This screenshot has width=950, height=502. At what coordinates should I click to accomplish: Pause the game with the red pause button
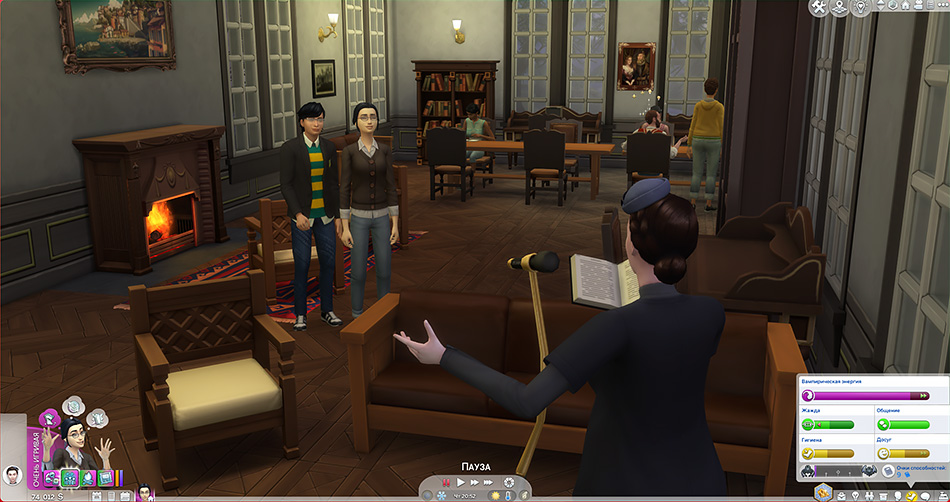pyautogui.click(x=446, y=483)
